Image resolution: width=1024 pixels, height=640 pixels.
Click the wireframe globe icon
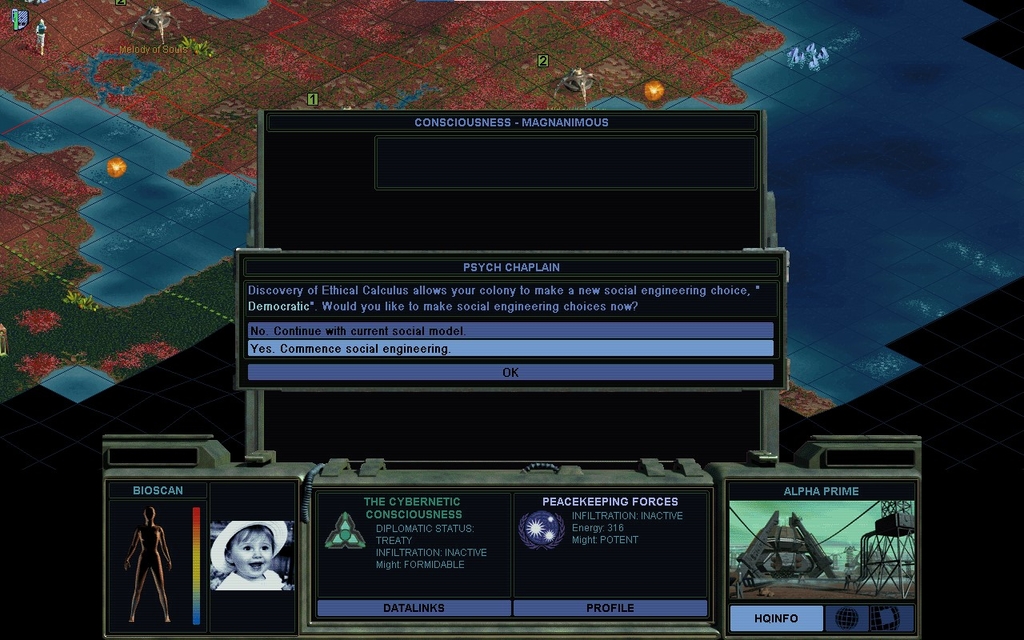point(846,618)
